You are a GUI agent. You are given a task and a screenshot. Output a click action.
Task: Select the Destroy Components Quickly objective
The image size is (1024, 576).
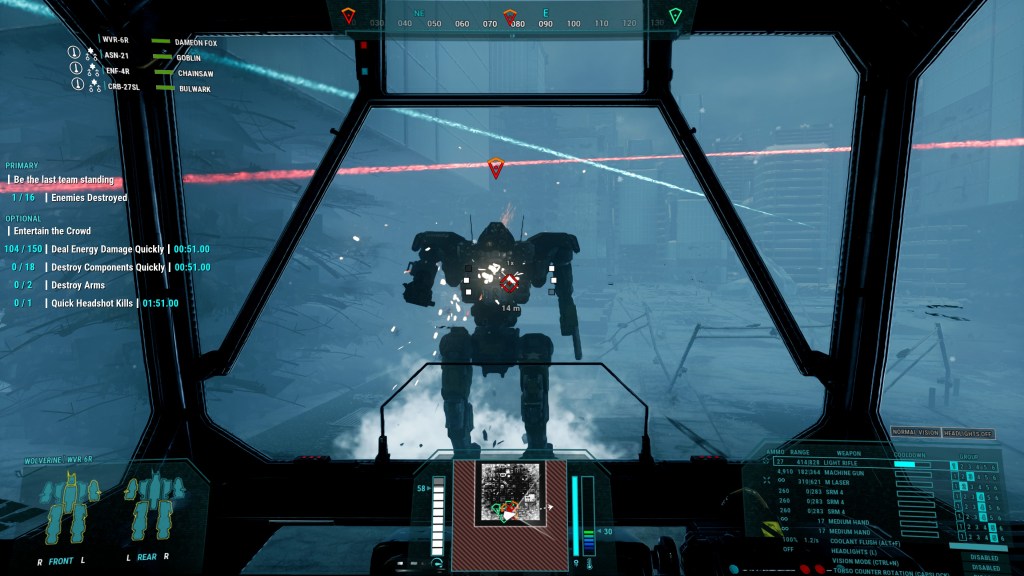[x=108, y=267]
